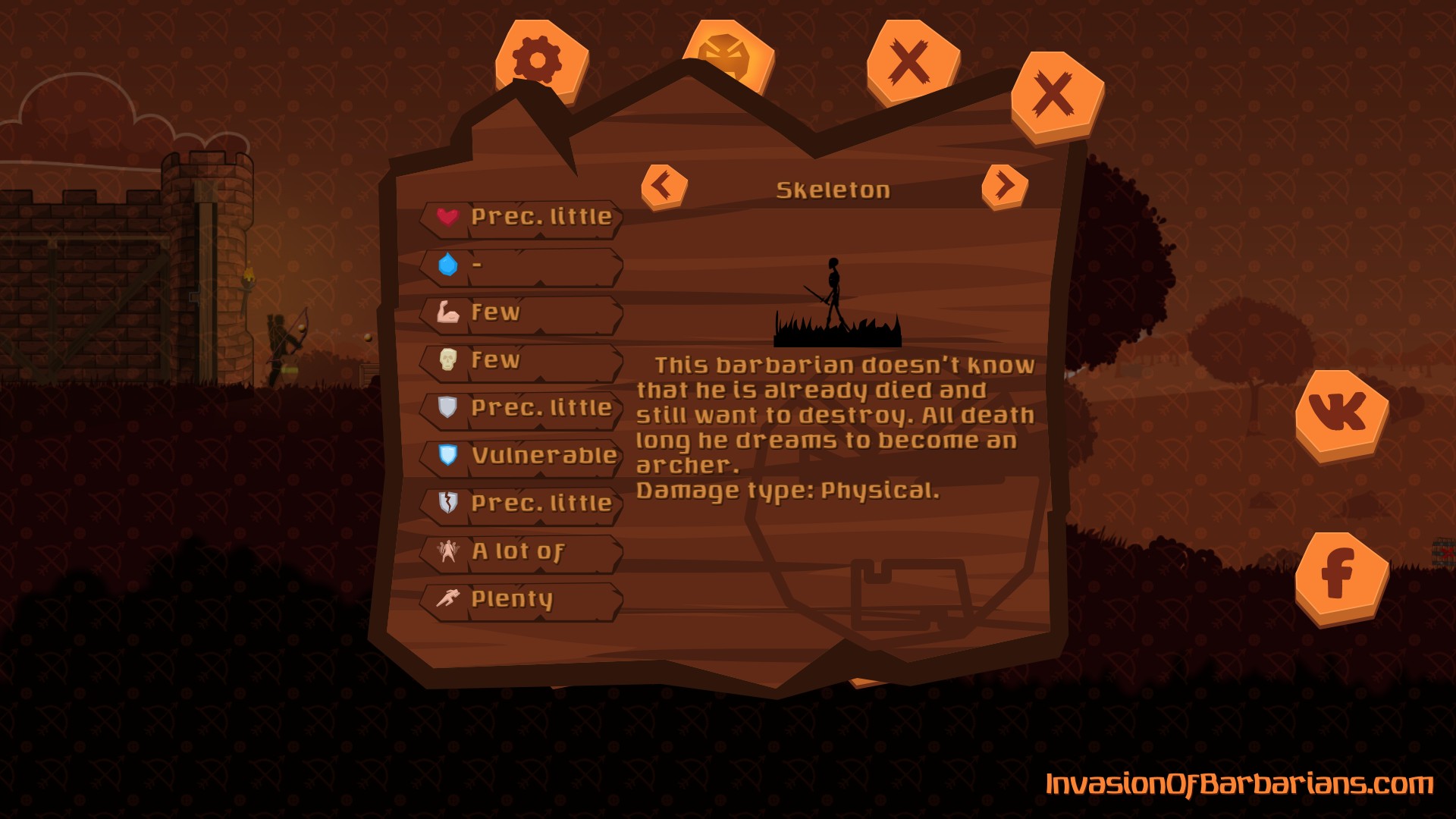This screenshot has width=1456, height=819.
Task: Visit InvasionOfBarbarians.com website link
Action: click(x=1238, y=784)
